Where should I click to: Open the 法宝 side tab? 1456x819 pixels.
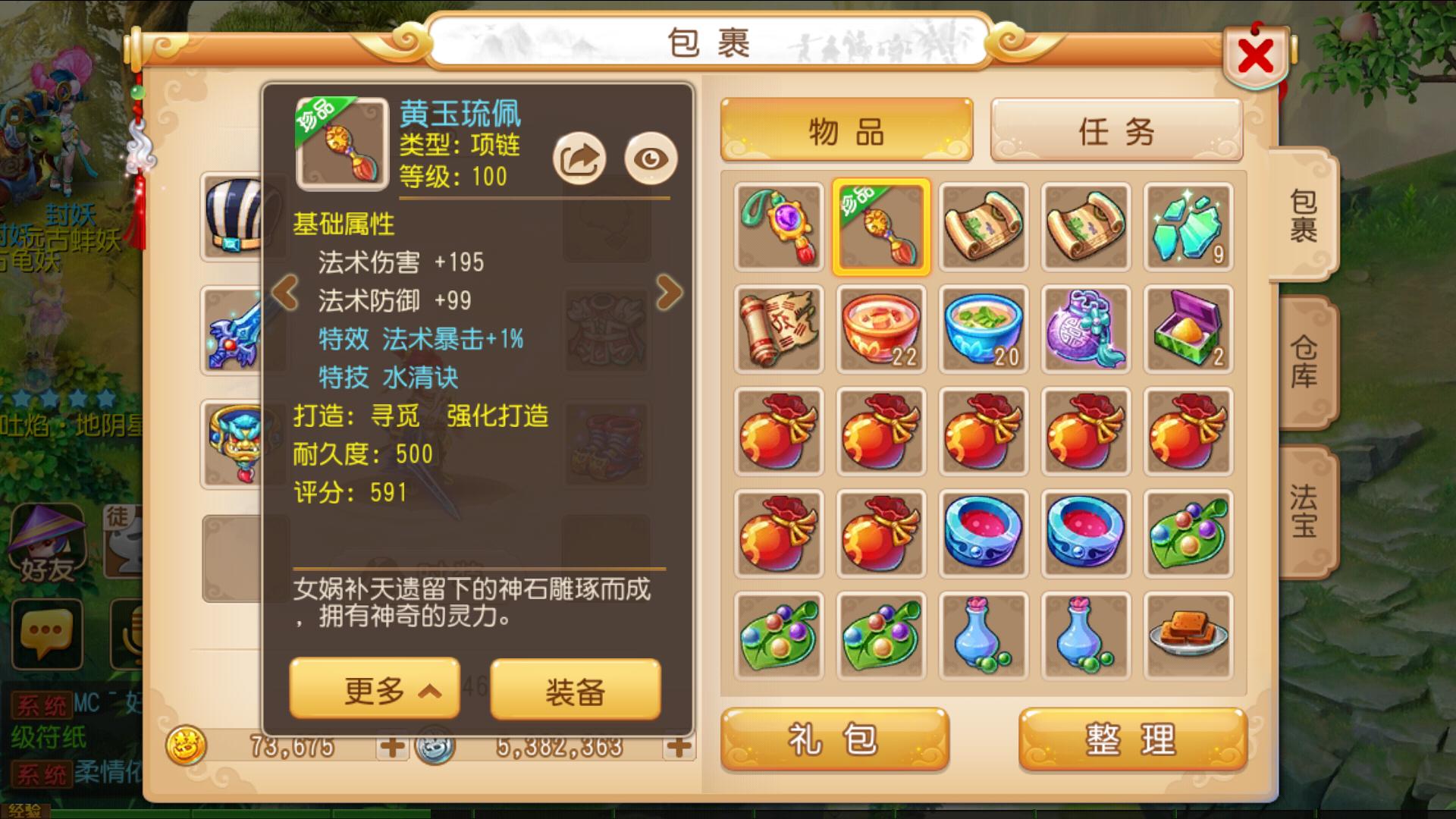click(x=1304, y=510)
